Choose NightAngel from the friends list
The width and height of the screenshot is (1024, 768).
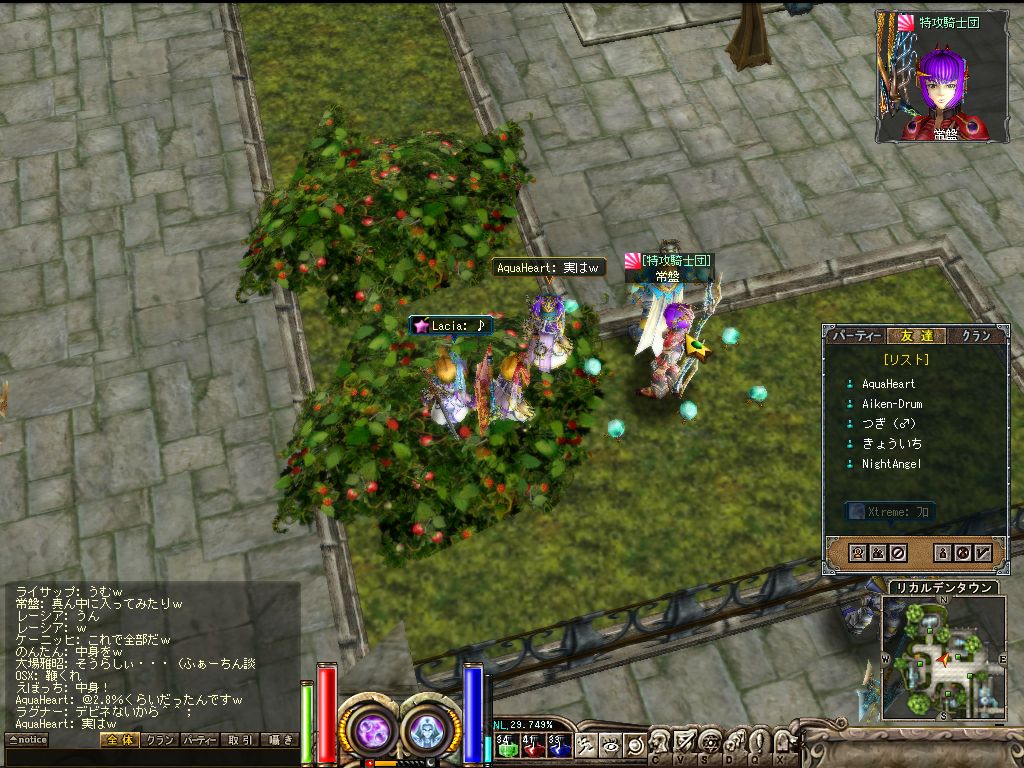[x=891, y=464]
